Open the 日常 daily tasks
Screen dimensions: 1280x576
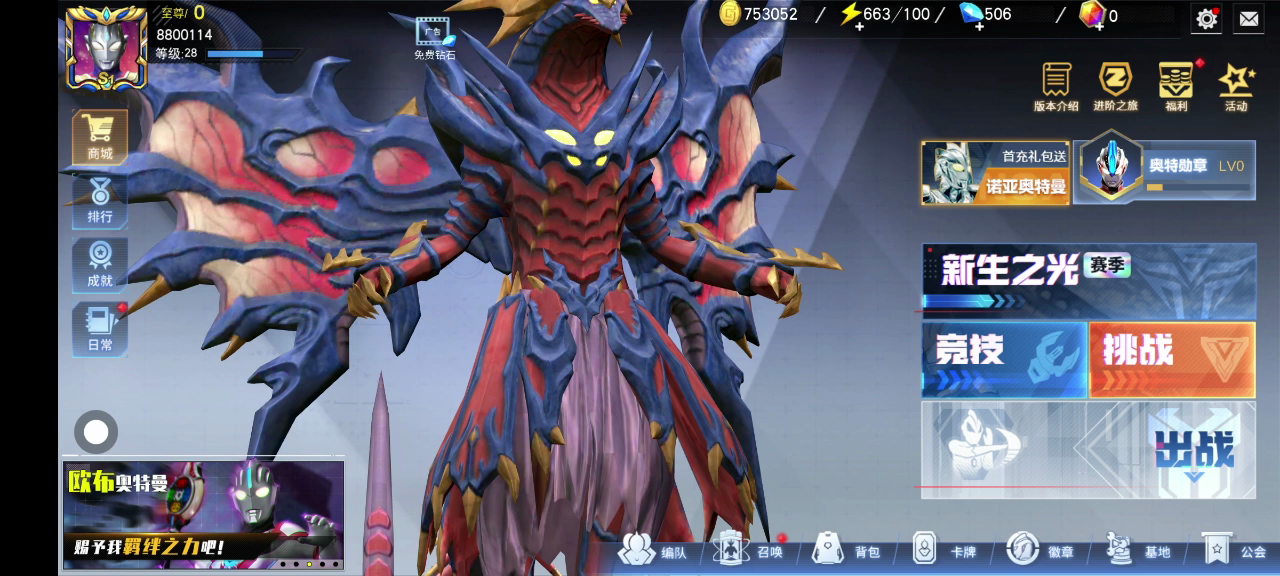(100, 329)
